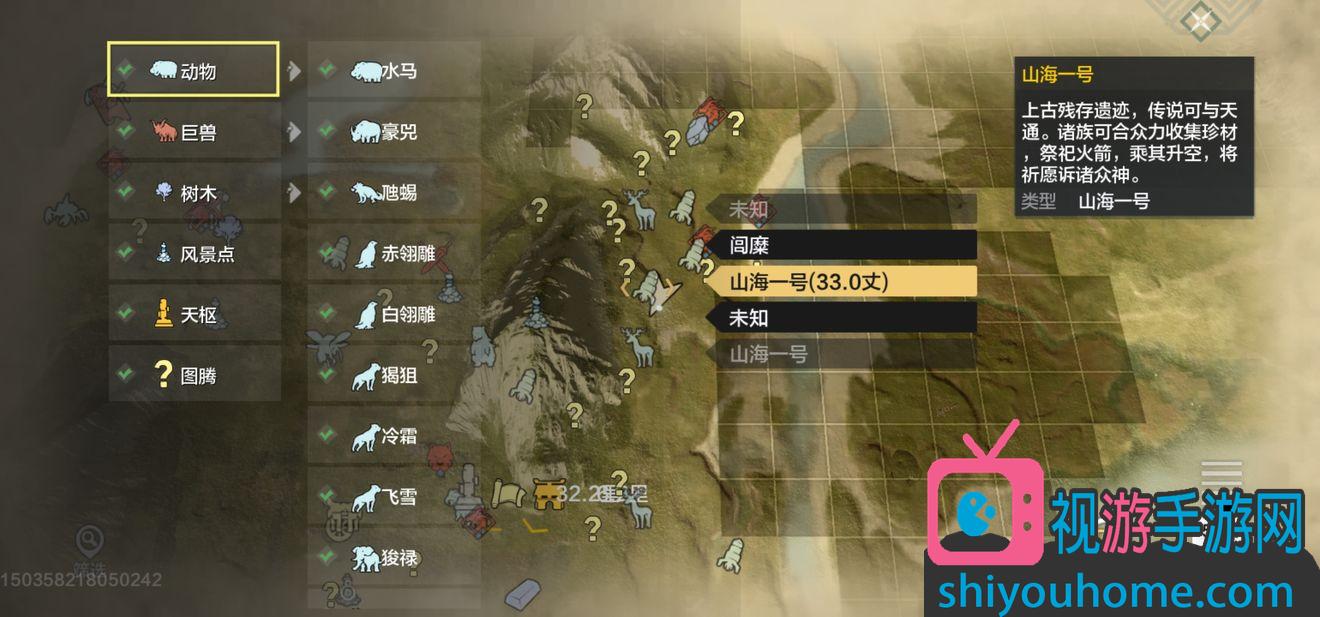Choose 山海一号(33.0丈) in the marker list

tap(842, 281)
